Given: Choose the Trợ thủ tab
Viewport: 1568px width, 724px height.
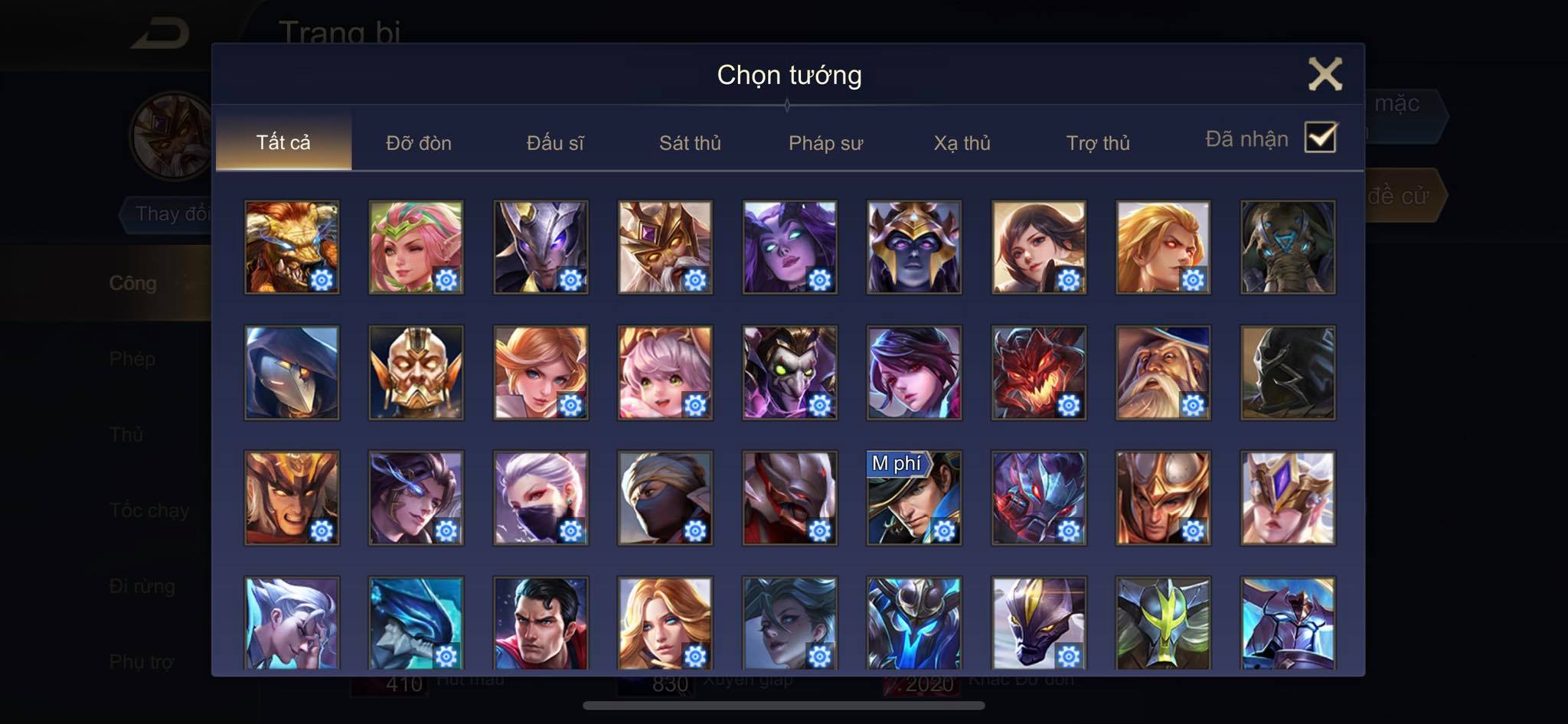Looking at the screenshot, I should [x=1098, y=143].
